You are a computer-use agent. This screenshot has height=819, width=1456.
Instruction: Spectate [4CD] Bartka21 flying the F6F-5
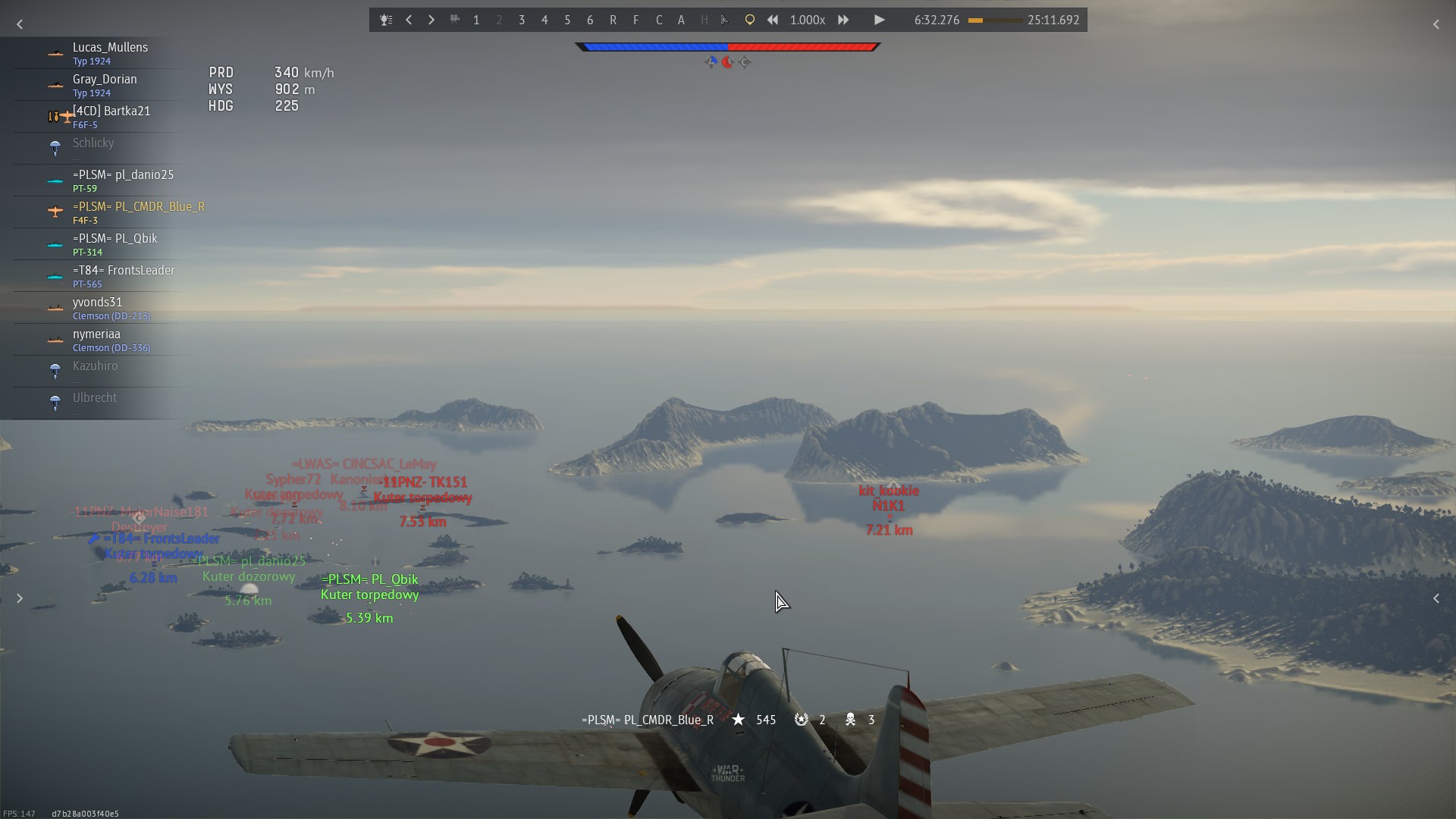pos(111,117)
